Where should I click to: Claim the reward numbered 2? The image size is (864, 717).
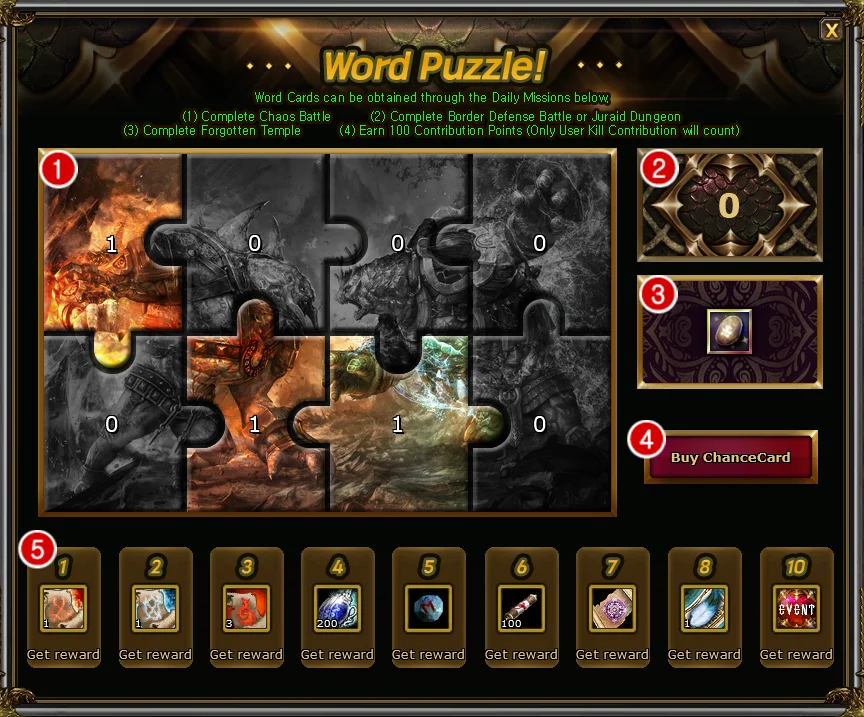click(155, 655)
